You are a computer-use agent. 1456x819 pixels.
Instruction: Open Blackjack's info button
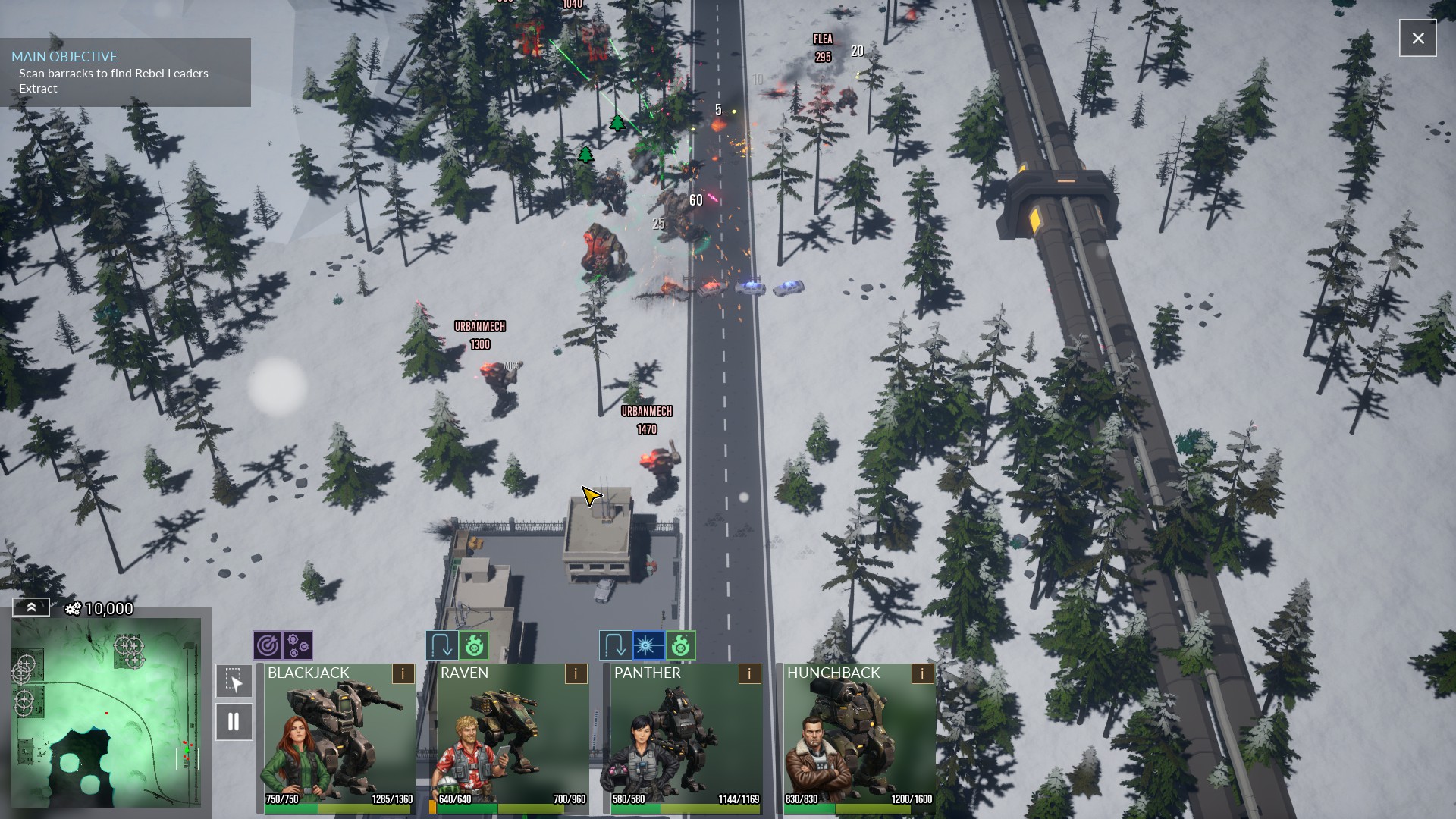(403, 673)
